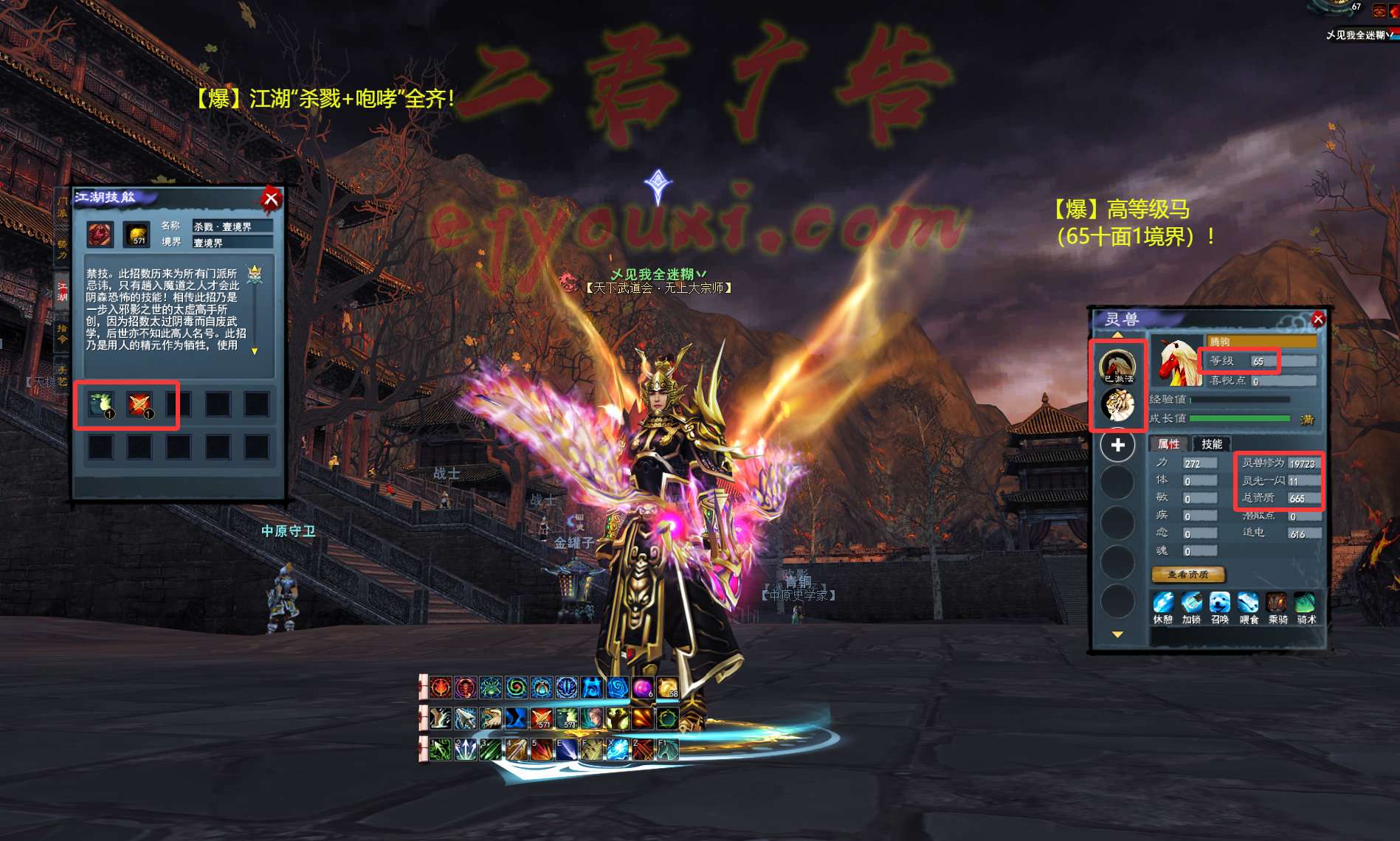
Task: Switch to the 技能 tab in pet panel
Action: pyautogui.click(x=1211, y=444)
